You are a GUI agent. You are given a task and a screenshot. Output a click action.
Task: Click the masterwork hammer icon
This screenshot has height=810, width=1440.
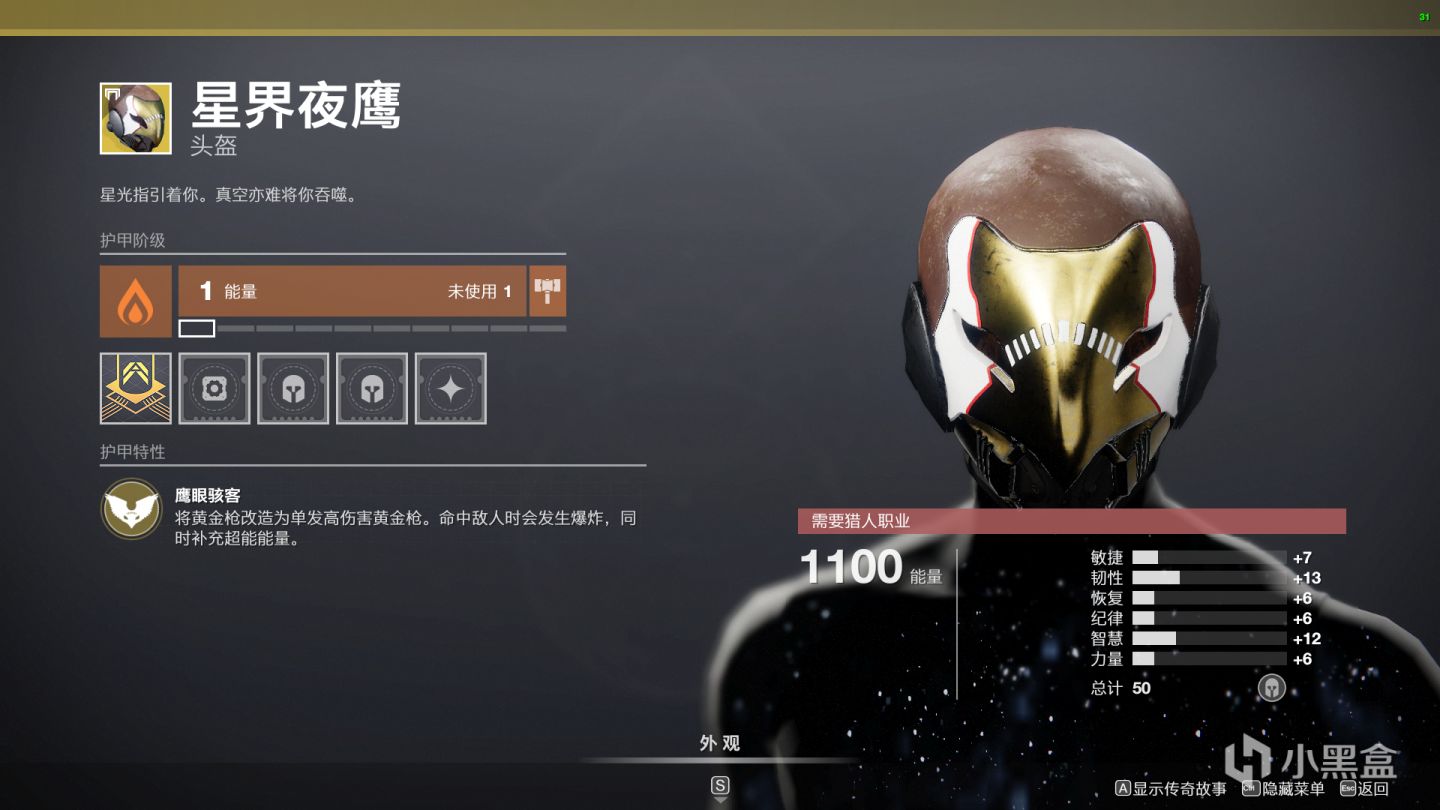[547, 291]
